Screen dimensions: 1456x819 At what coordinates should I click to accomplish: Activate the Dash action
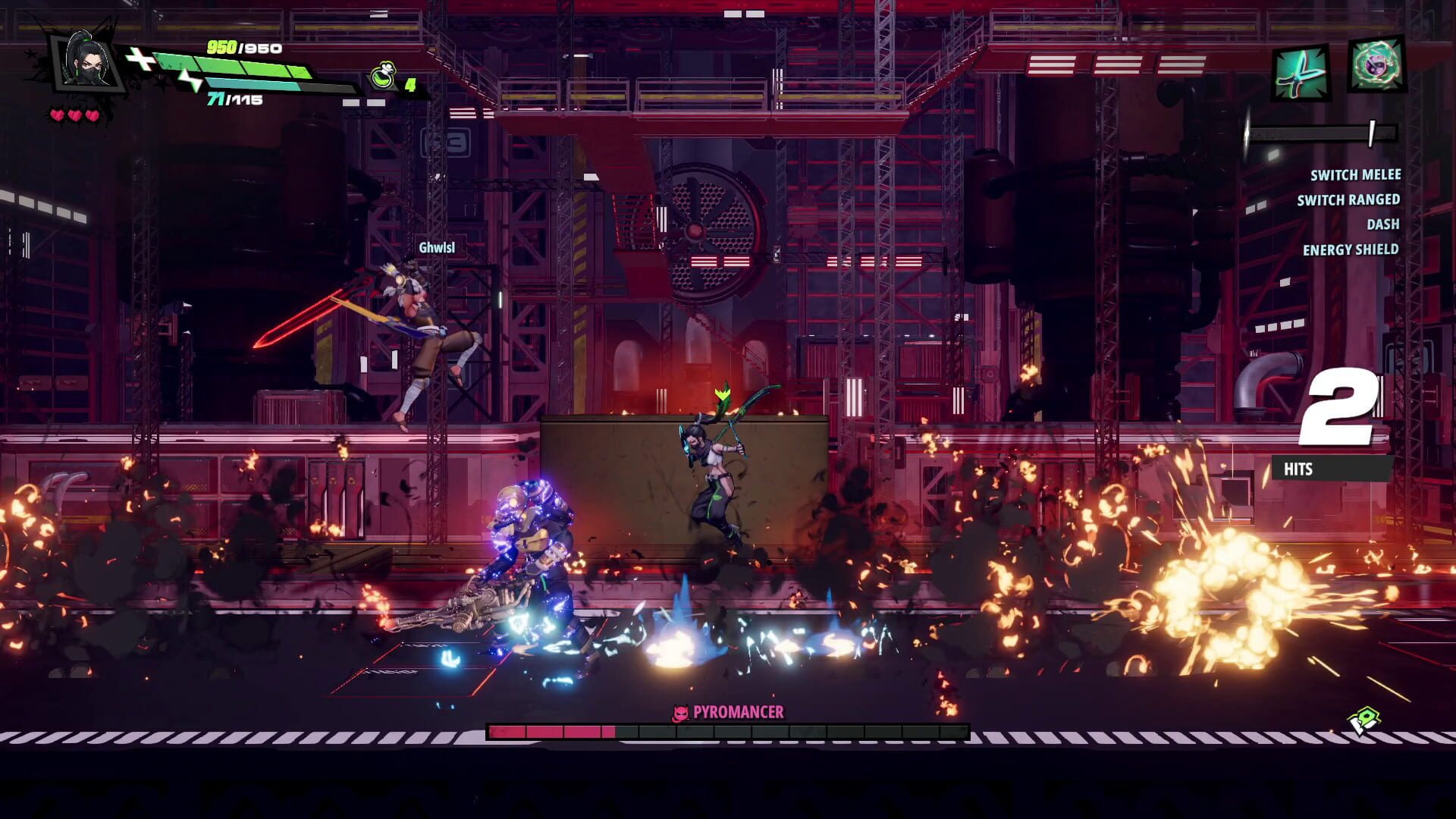pos(1383,224)
